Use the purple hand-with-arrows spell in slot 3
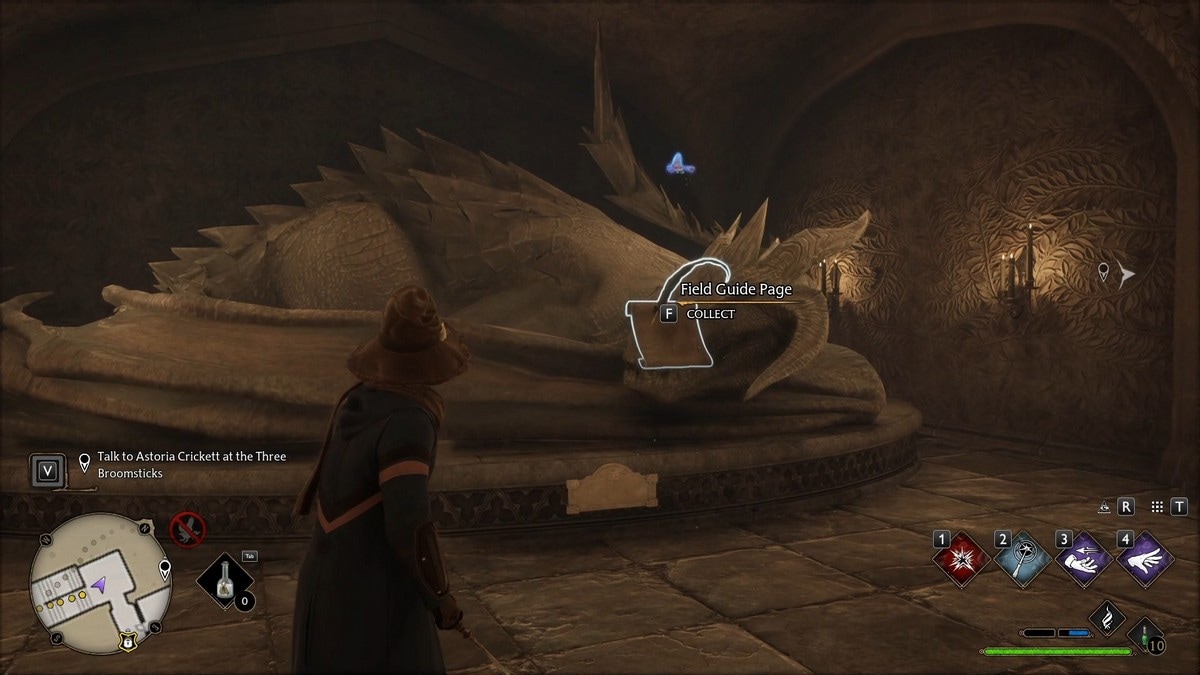This screenshot has height=675, width=1200. (x=1084, y=560)
